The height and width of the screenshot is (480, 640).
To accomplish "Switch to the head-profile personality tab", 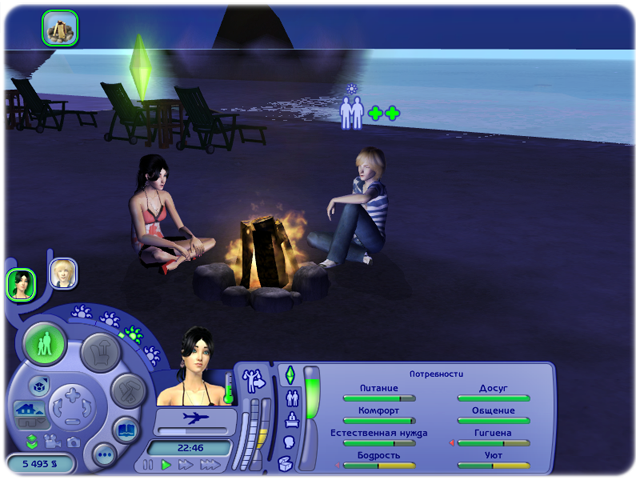I will 290,441.
